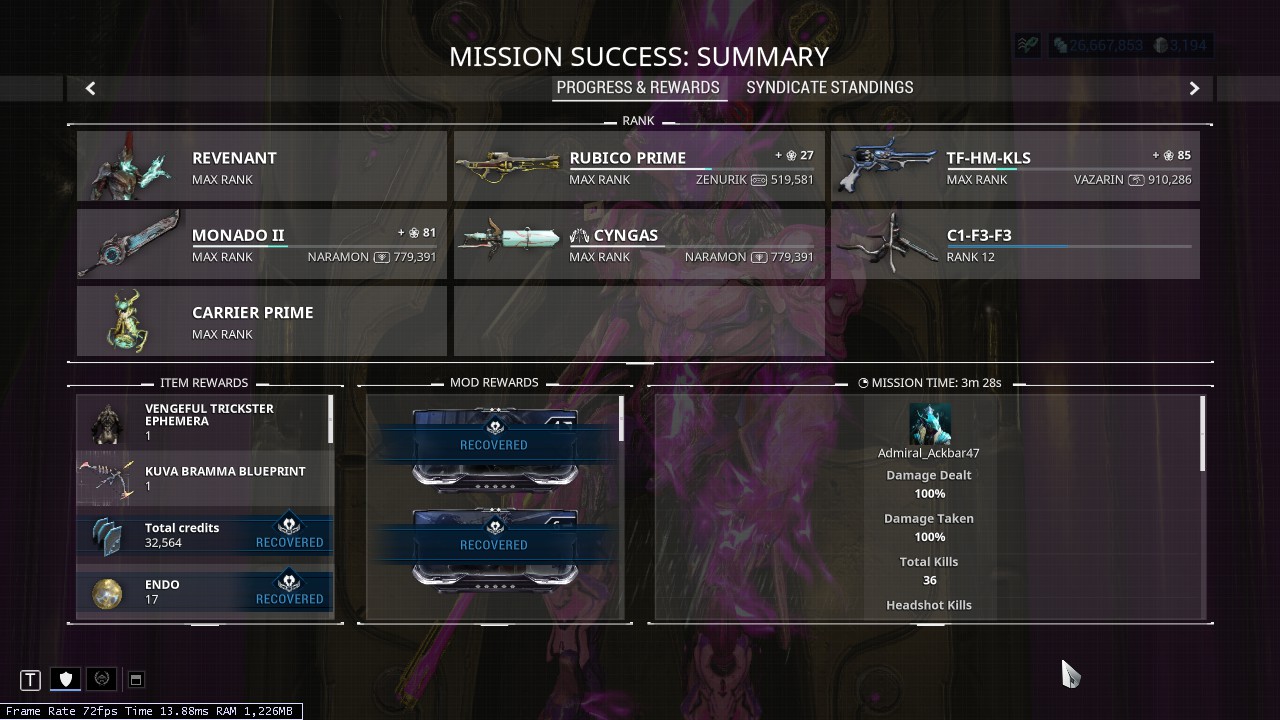This screenshot has height=720, width=1280.
Task: Toggle the text chat indicator bottom left
Action: [x=30, y=679]
